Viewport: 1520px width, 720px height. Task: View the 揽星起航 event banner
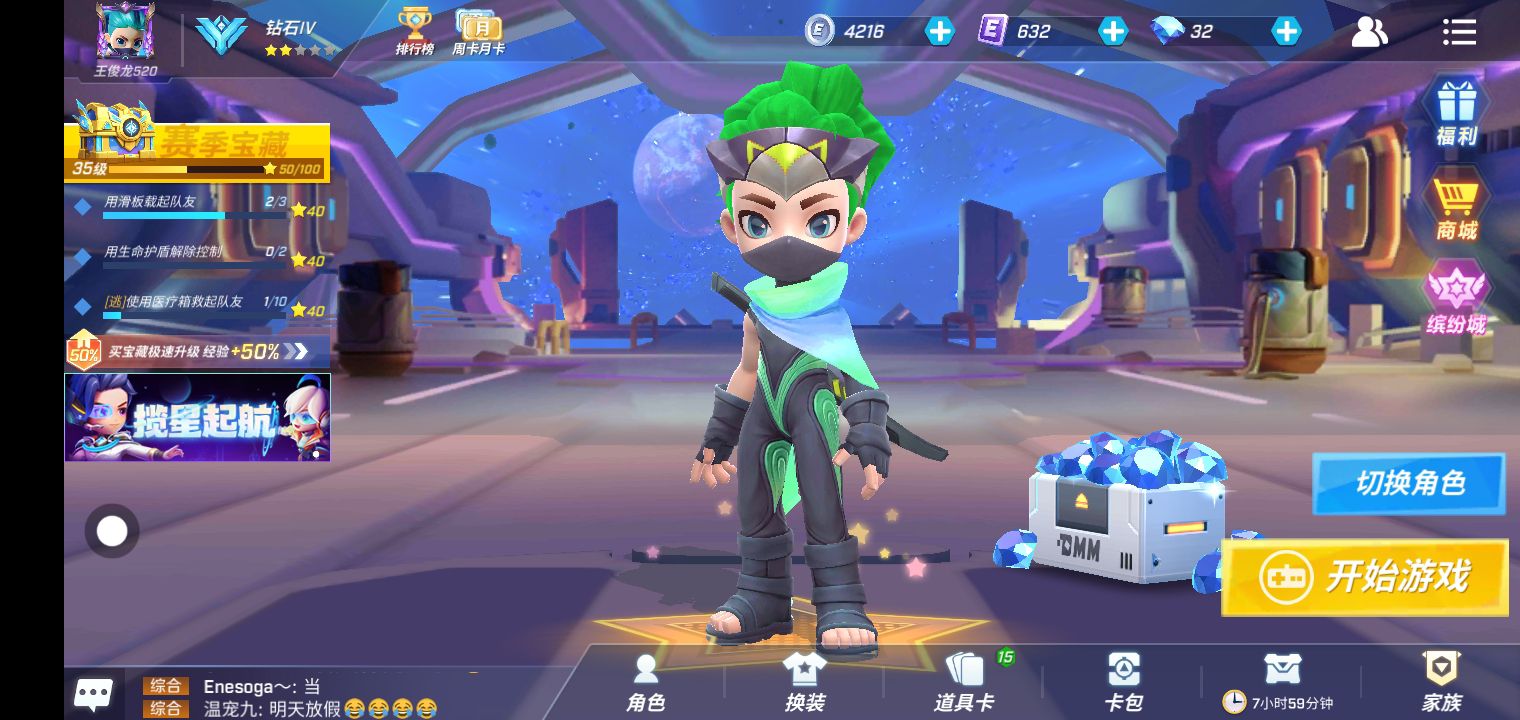pos(197,418)
